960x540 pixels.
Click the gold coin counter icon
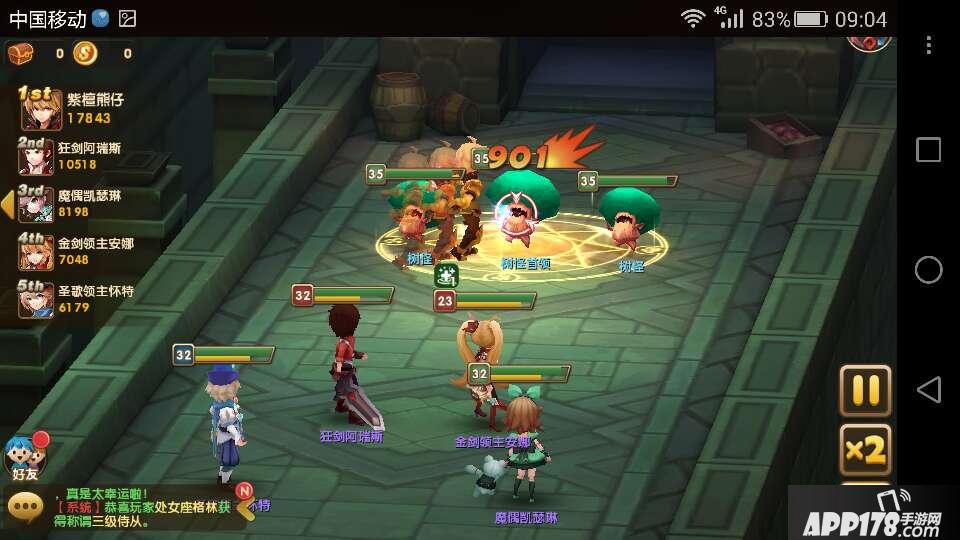85,53
